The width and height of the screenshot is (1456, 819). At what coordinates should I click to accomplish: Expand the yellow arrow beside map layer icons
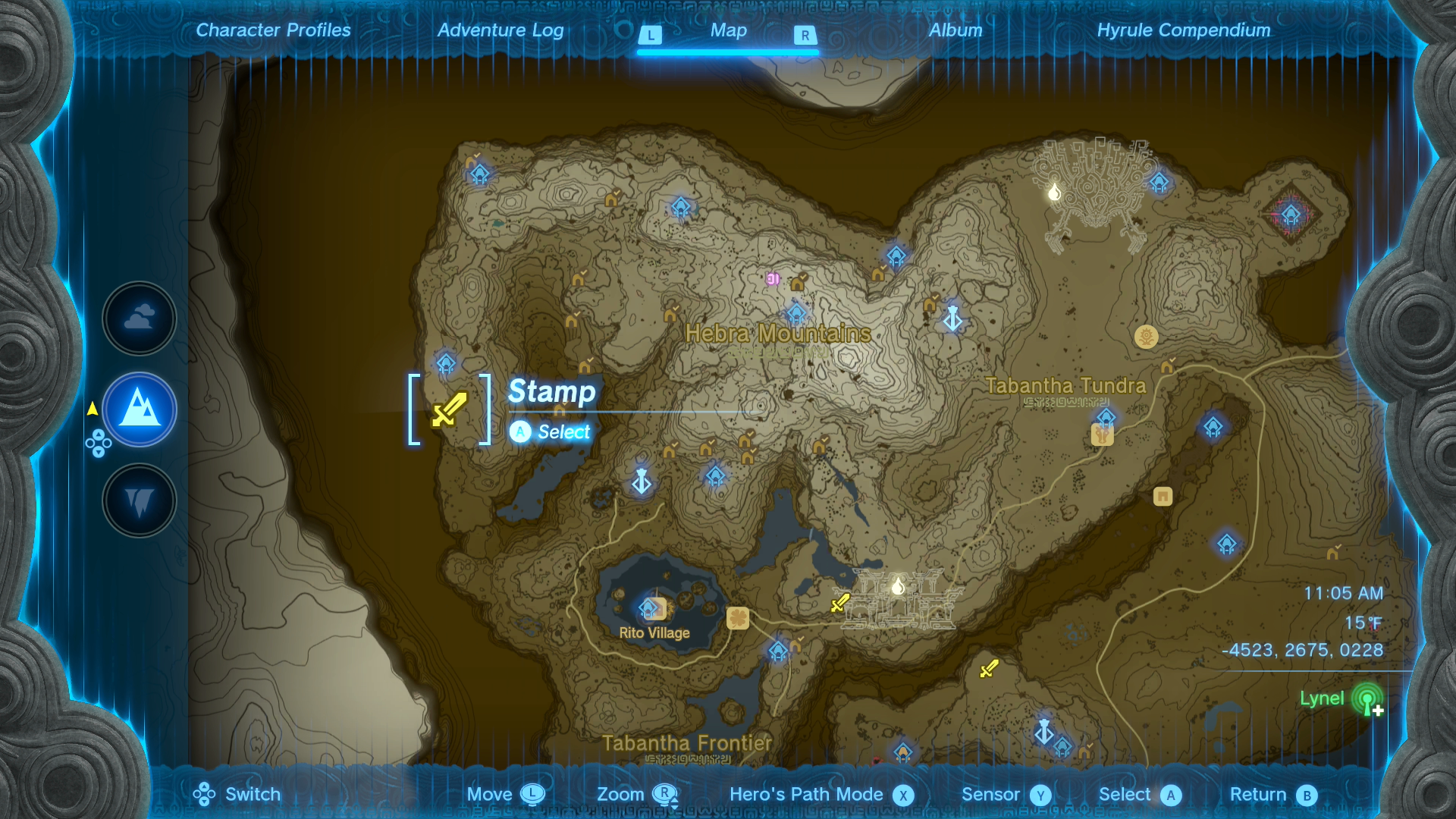point(92,407)
